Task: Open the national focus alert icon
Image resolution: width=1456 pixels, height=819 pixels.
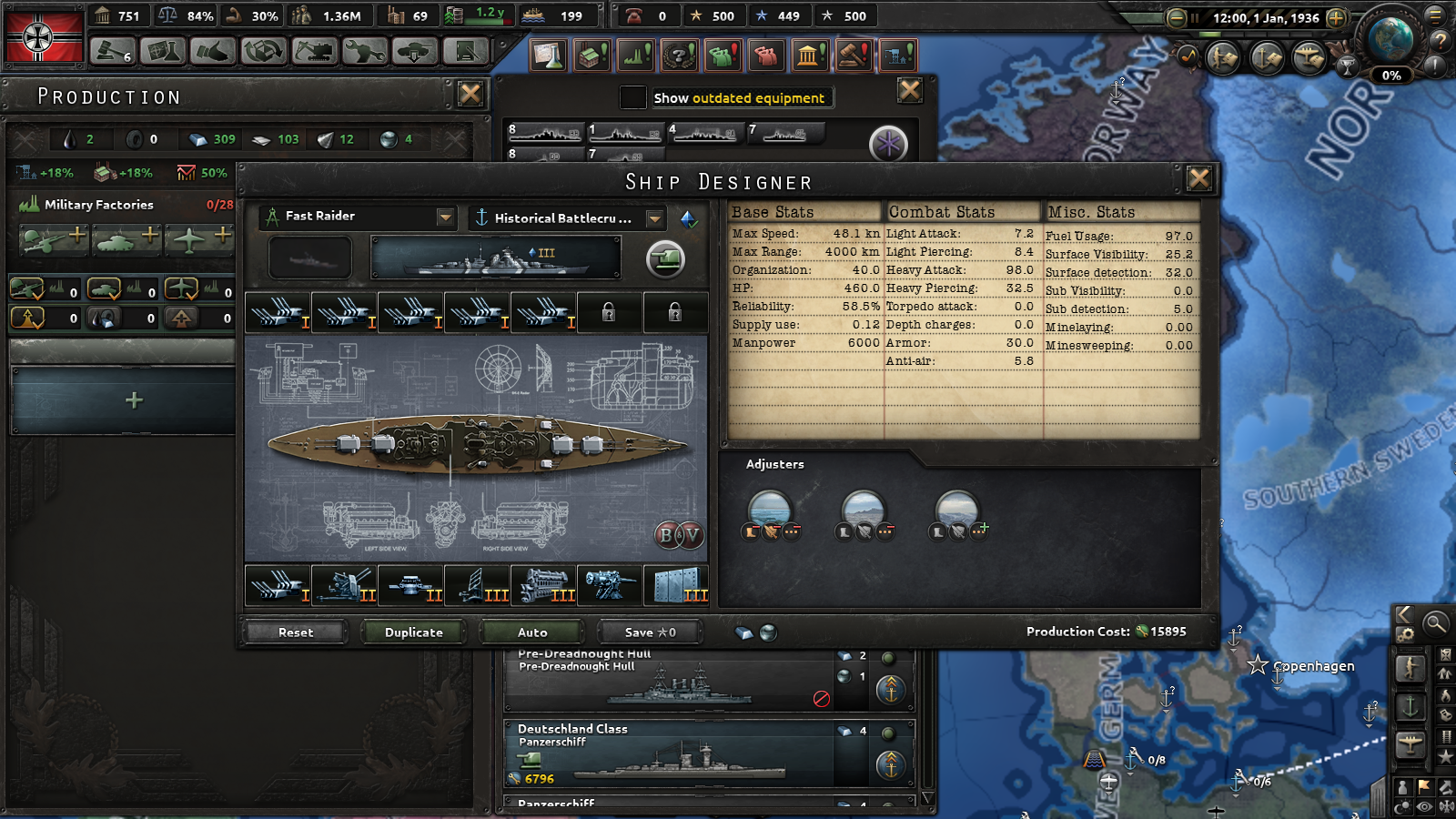Action: (677, 55)
